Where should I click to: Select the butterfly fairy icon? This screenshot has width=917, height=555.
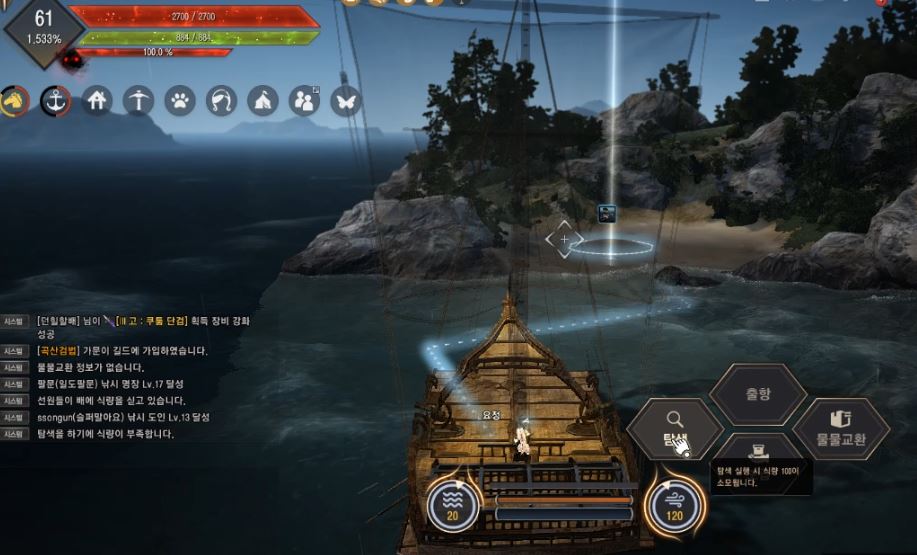point(345,100)
